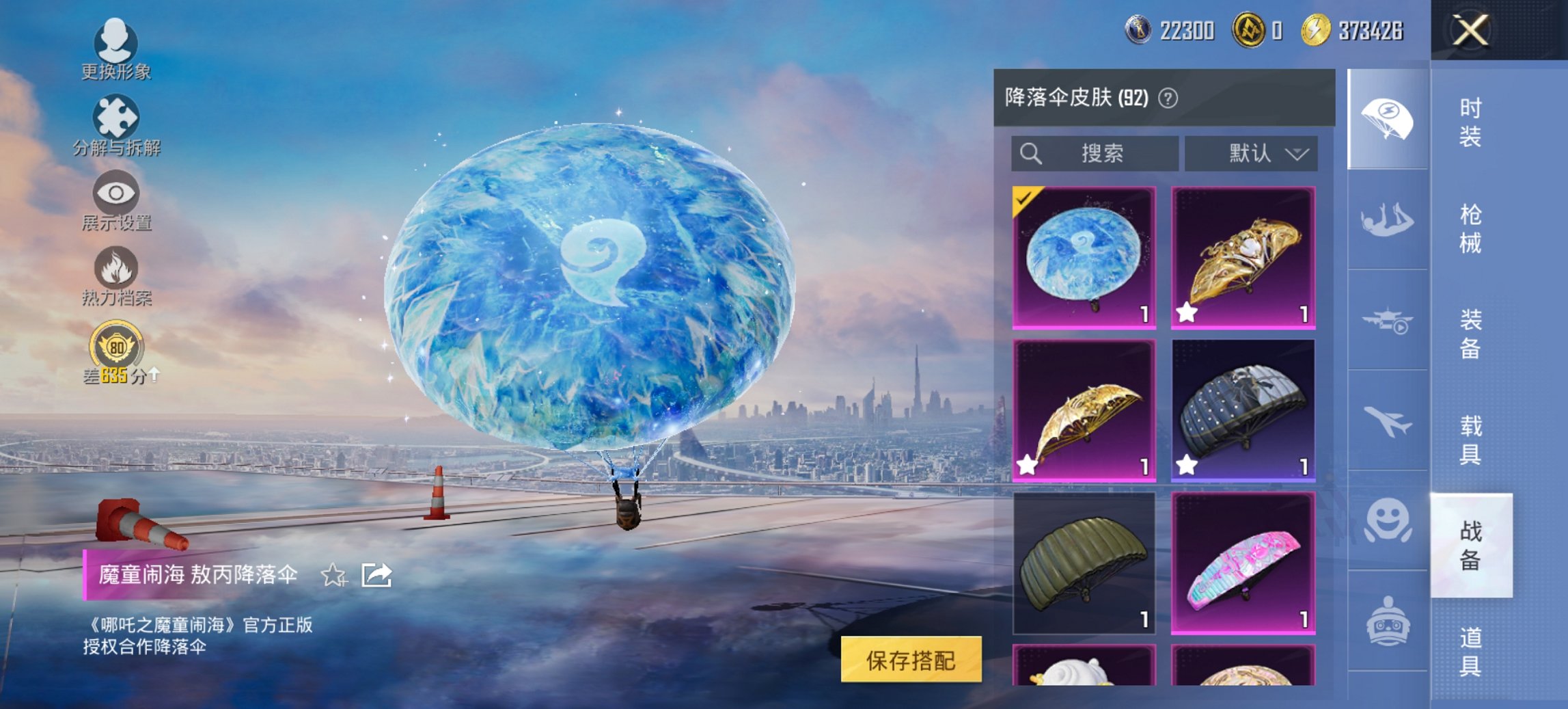The width and height of the screenshot is (1568, 709).
Task: Open 展示设置 display settings
Action: 116,198
